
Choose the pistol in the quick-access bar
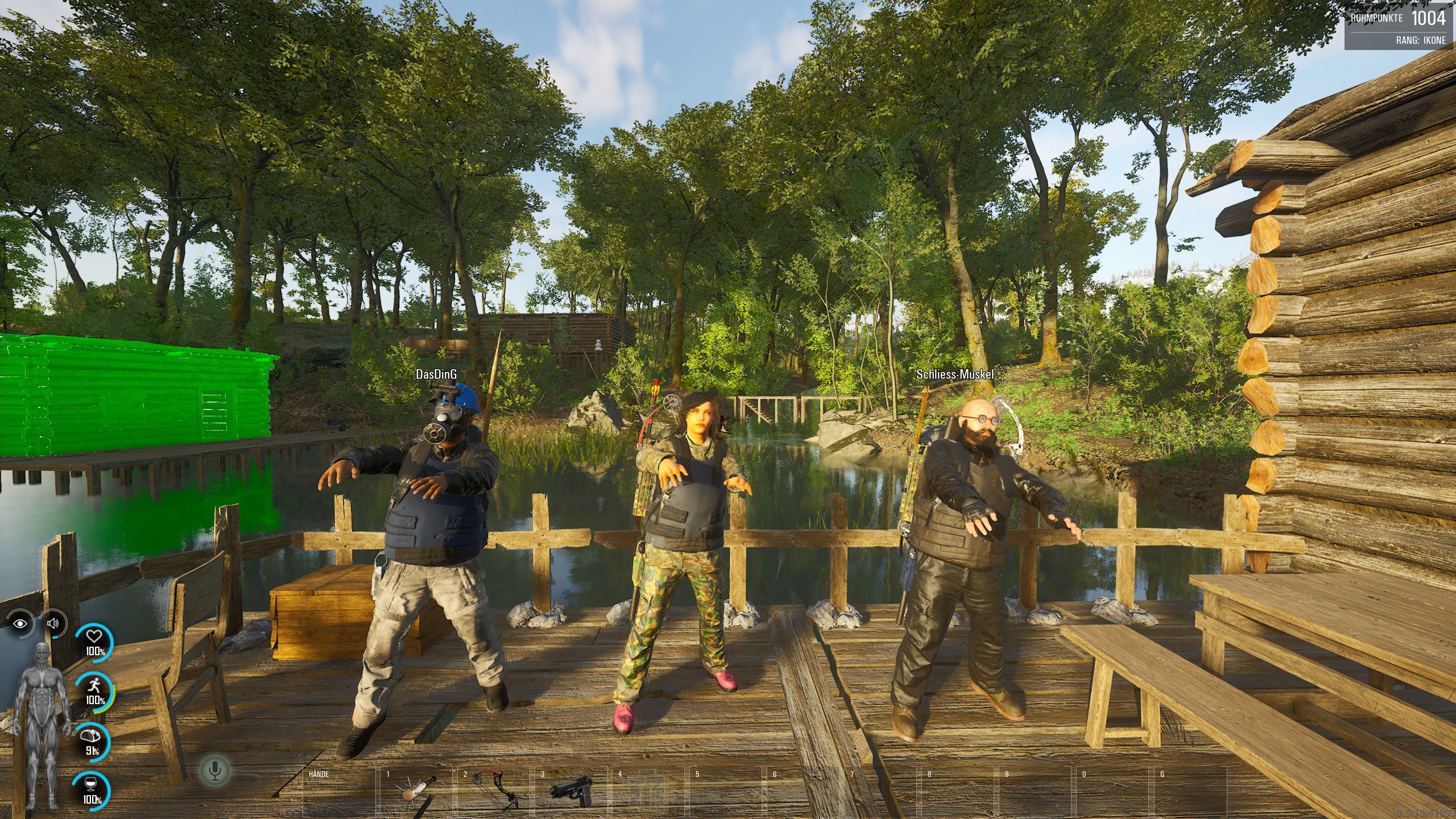pos(570,792)
